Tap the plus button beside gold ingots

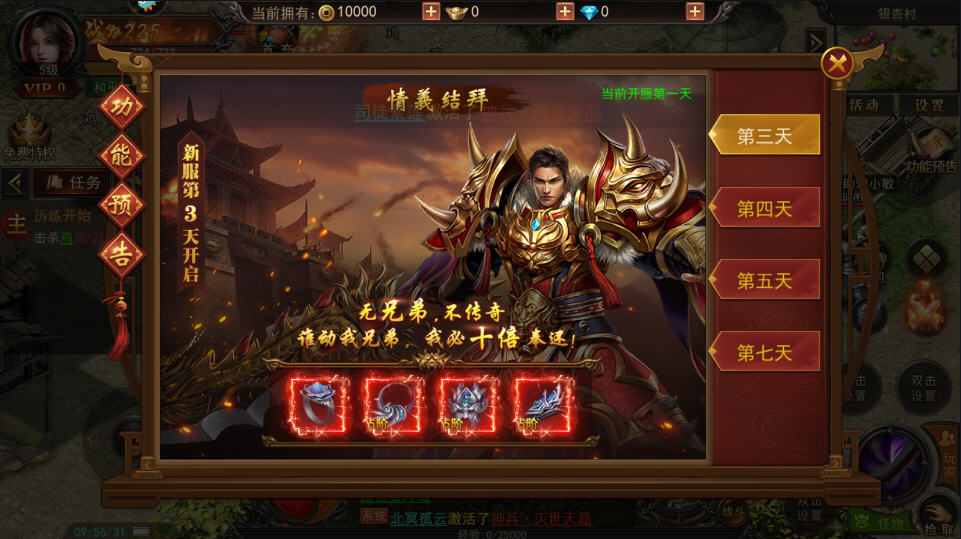coord(565,12)
